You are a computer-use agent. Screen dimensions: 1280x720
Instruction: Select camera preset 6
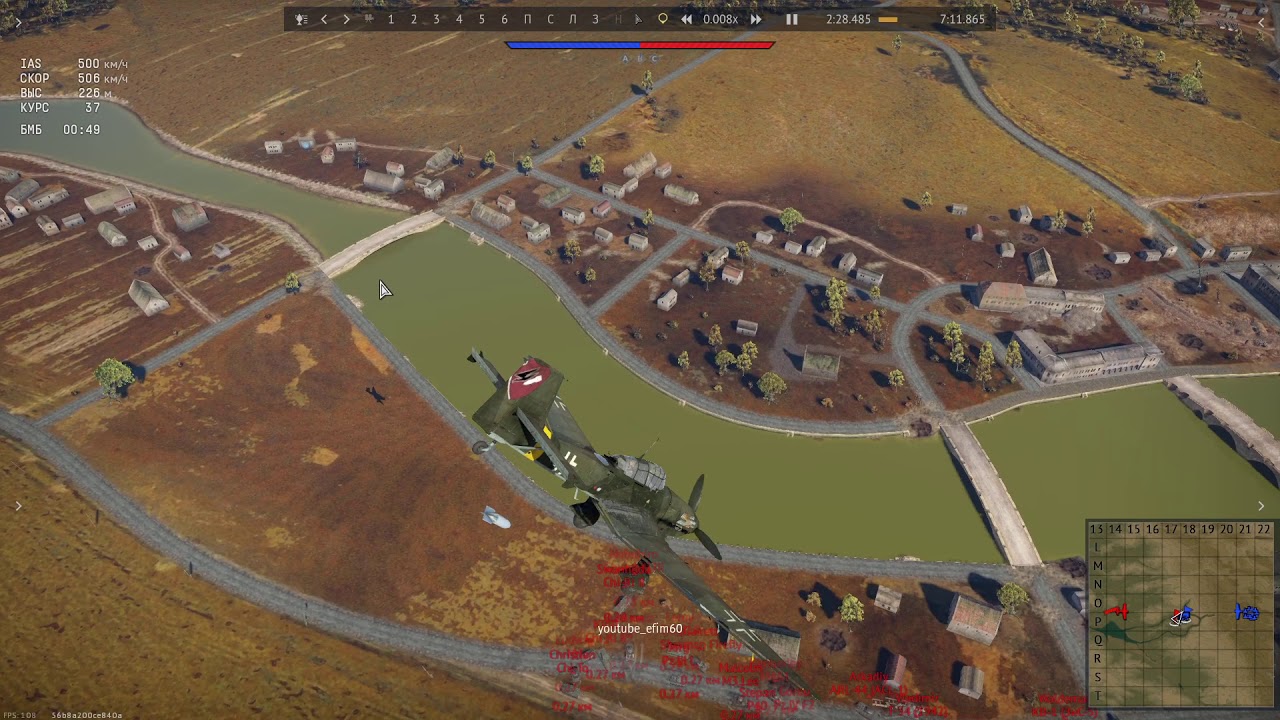tap(504, 19)
